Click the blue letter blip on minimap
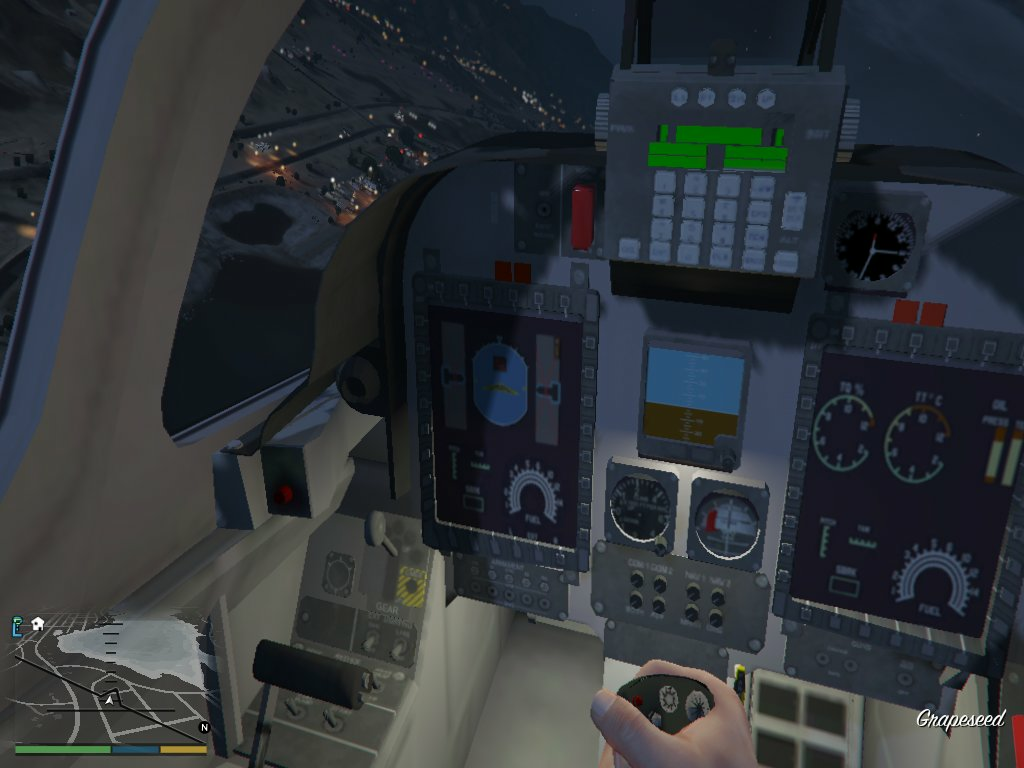The width and height of the screenshot is (1024, 768). (x=17, y=625)
